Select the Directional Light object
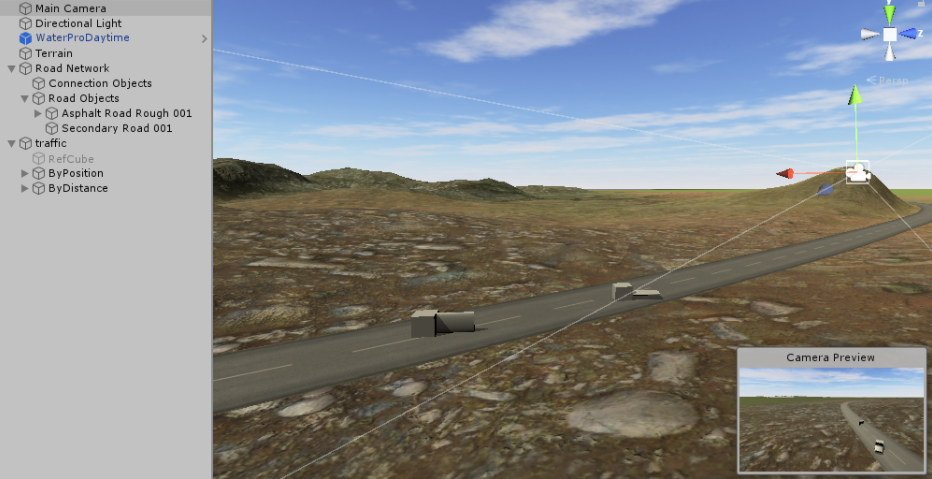The width and height of the screenshot is (932, 479). 78,23
